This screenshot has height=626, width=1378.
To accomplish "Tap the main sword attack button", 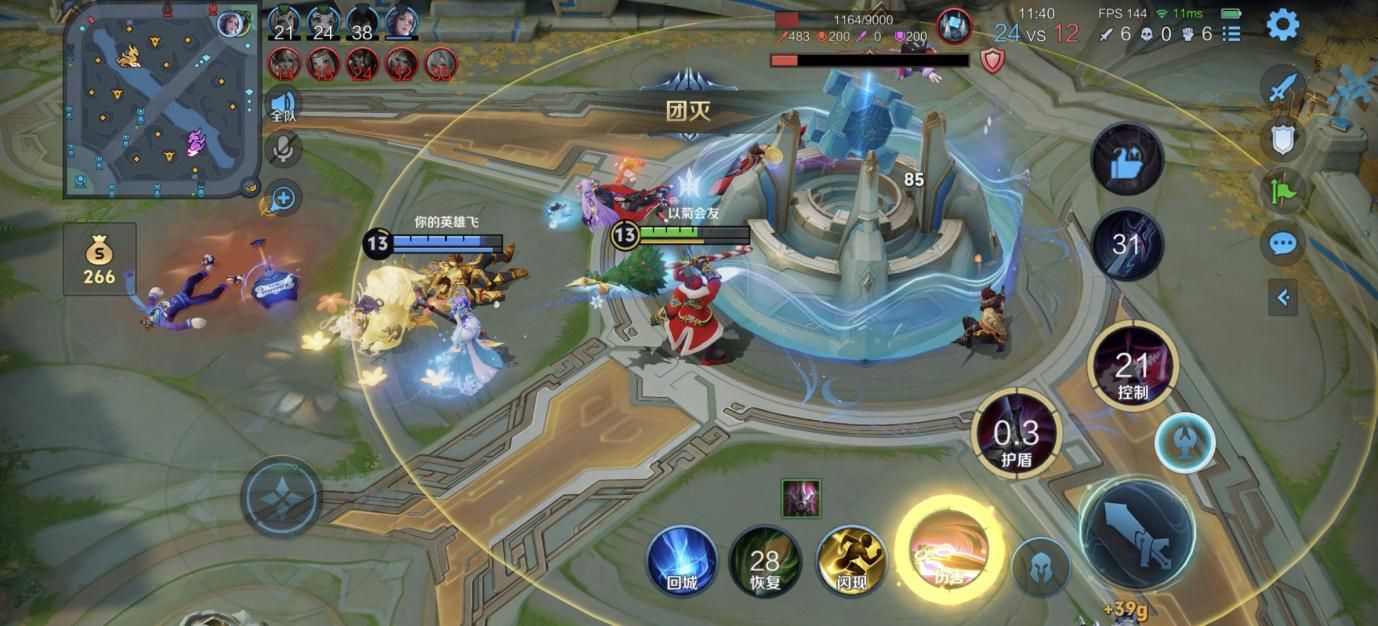I will (1136, 532).
